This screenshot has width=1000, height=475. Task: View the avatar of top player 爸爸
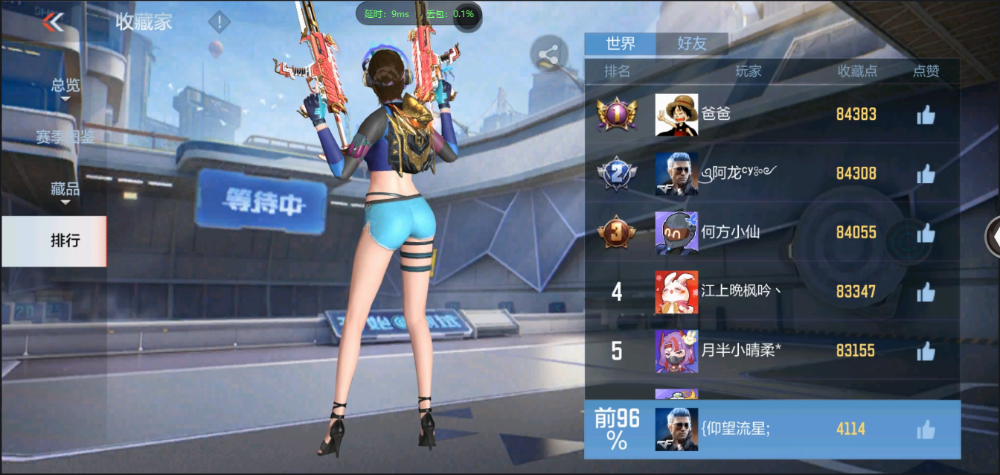click(676, 115)
